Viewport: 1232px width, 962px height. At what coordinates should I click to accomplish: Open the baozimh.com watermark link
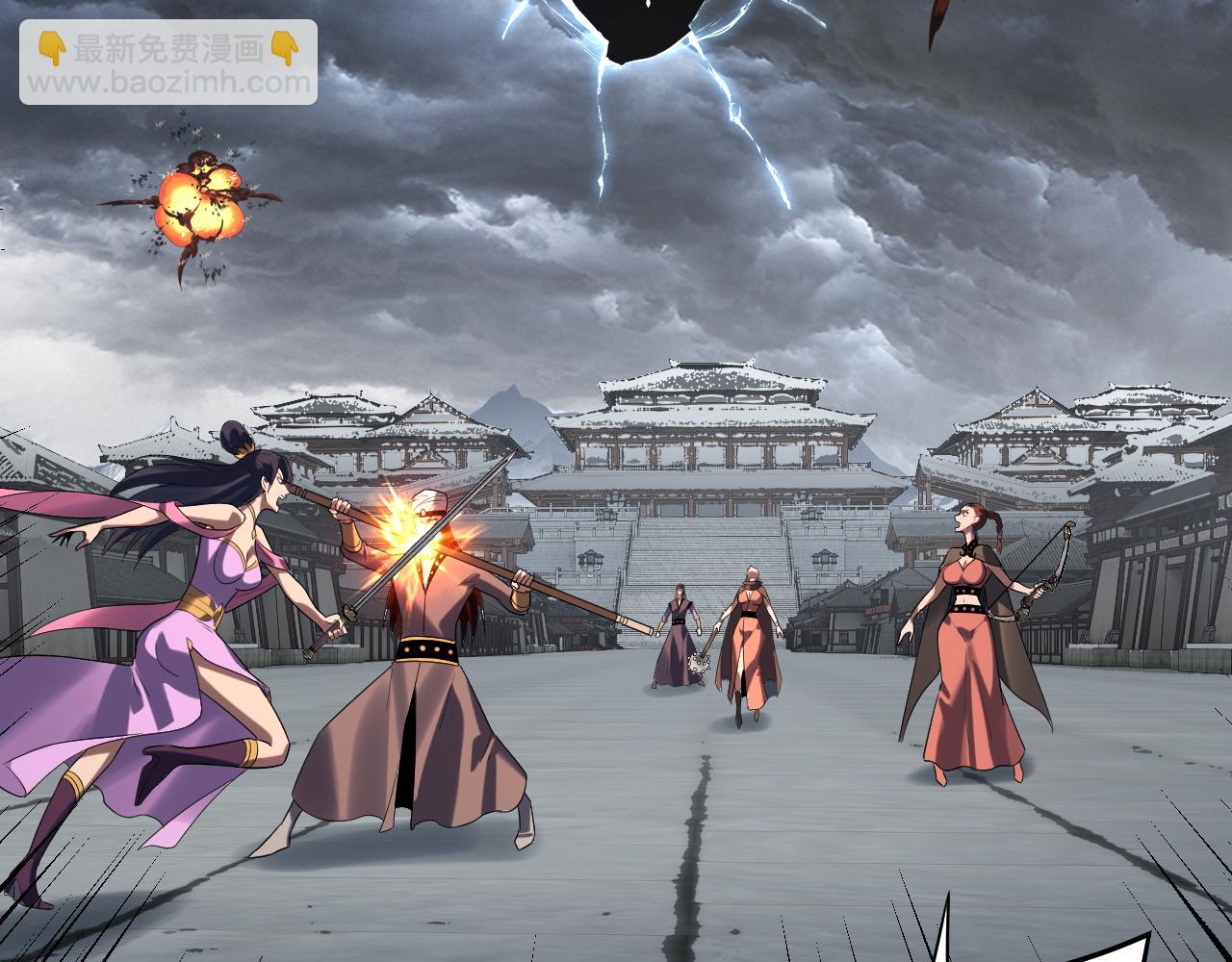point(168,82)
